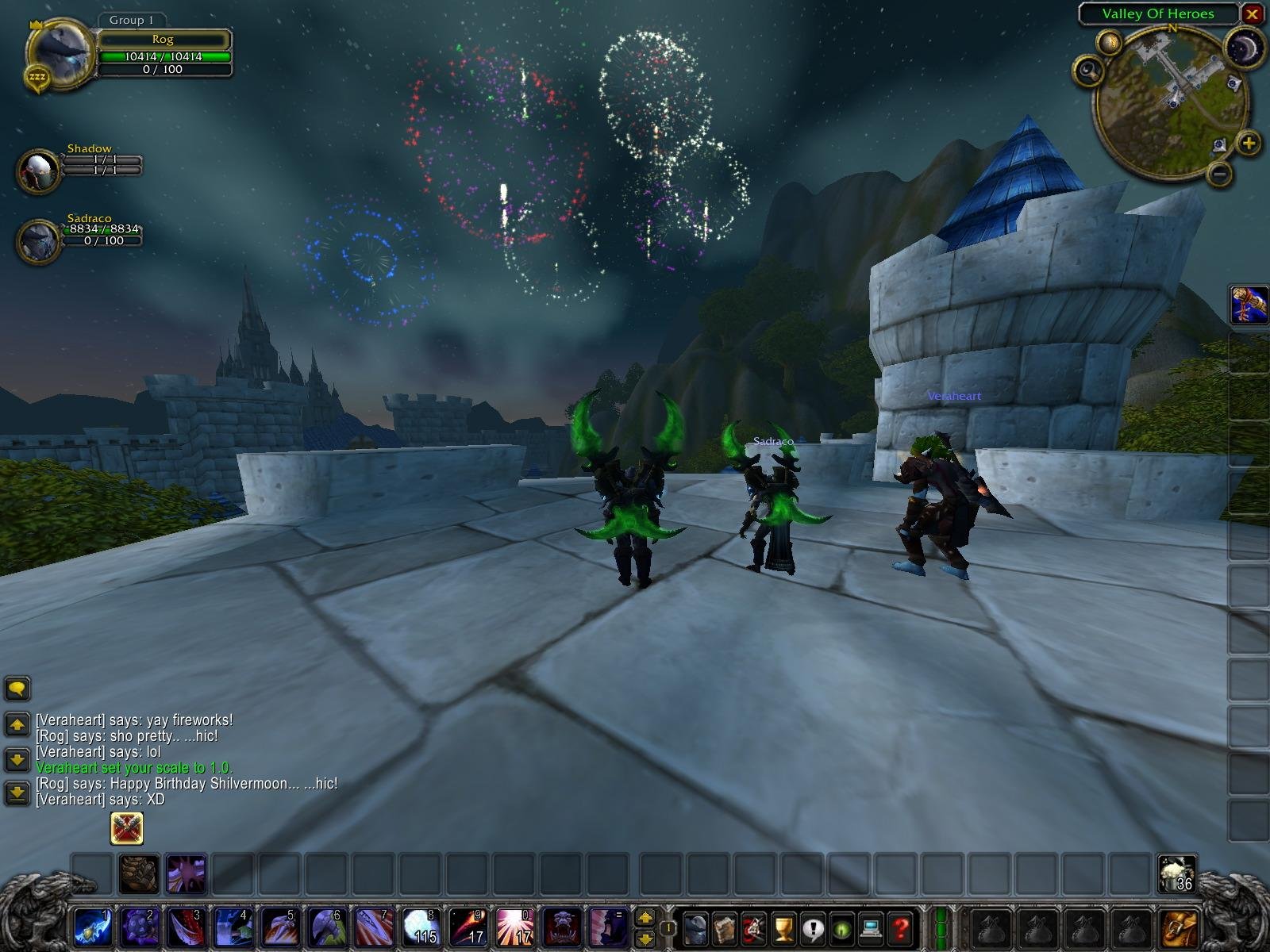
Task: Activate the brown armored gauntlet ability
Action: [139, 873]
